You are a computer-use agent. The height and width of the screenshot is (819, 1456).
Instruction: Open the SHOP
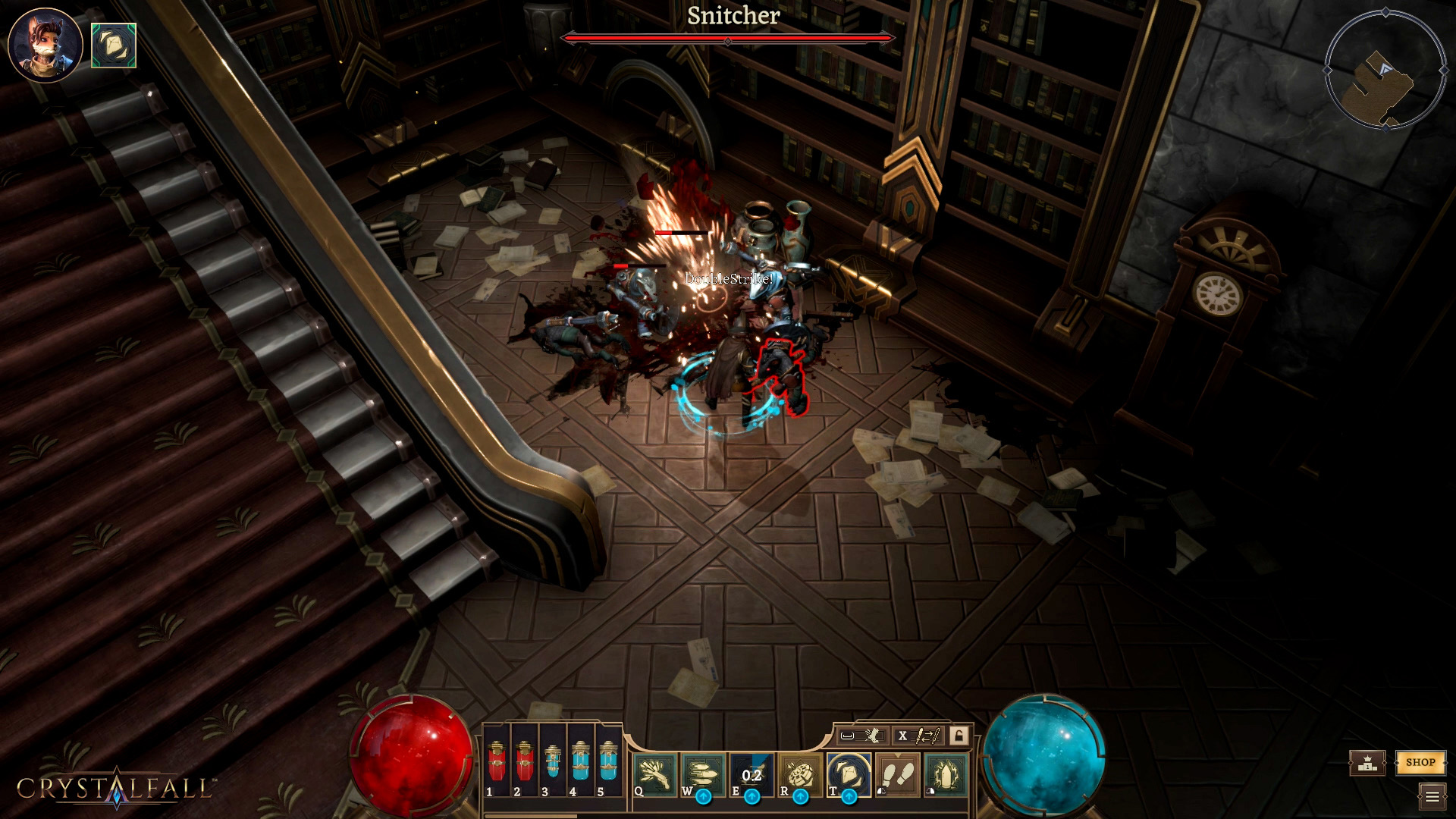tap(1421, 764)
